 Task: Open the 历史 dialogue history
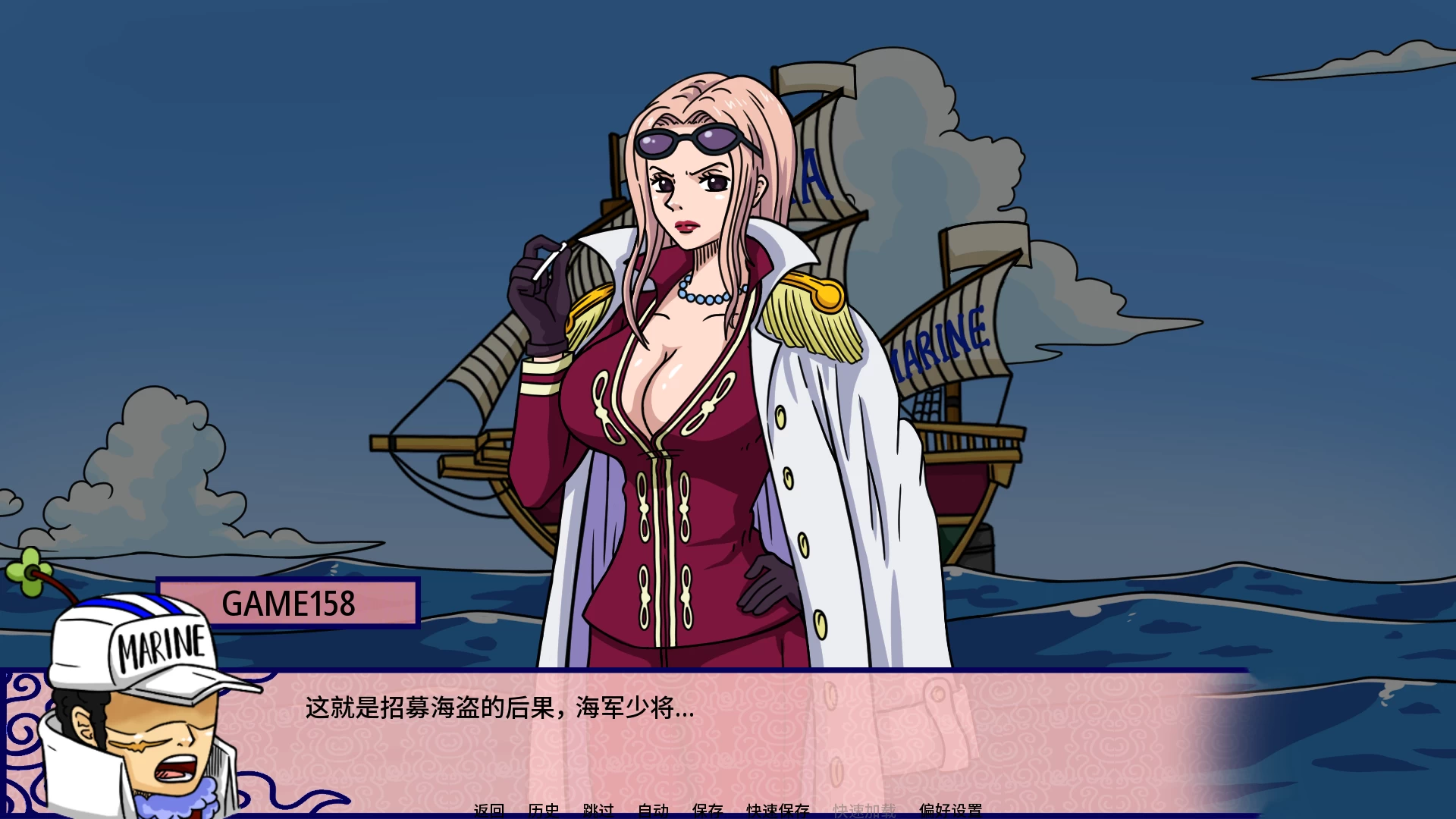(x=544, y=811)
